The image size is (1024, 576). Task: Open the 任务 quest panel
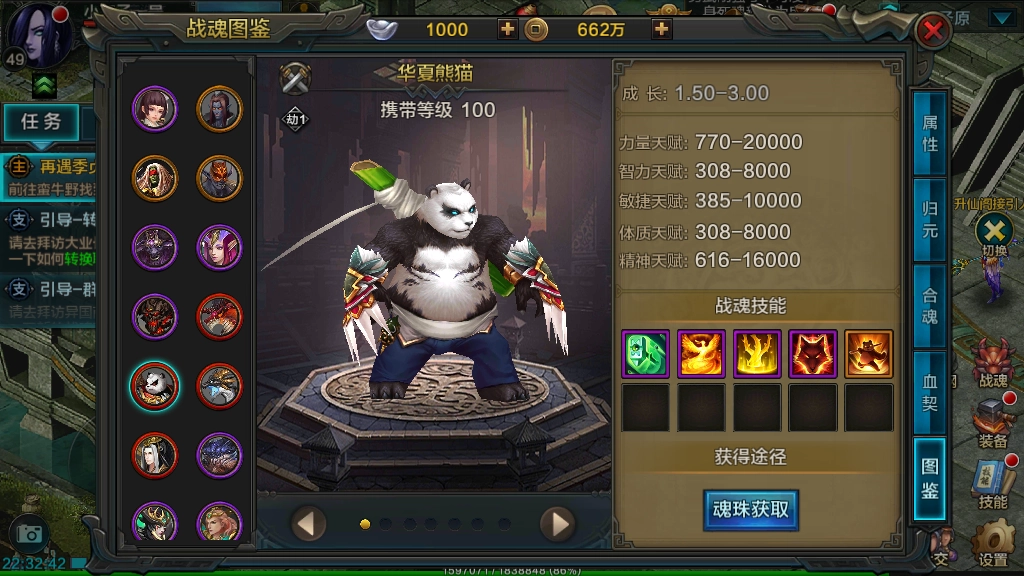[42, 122]
